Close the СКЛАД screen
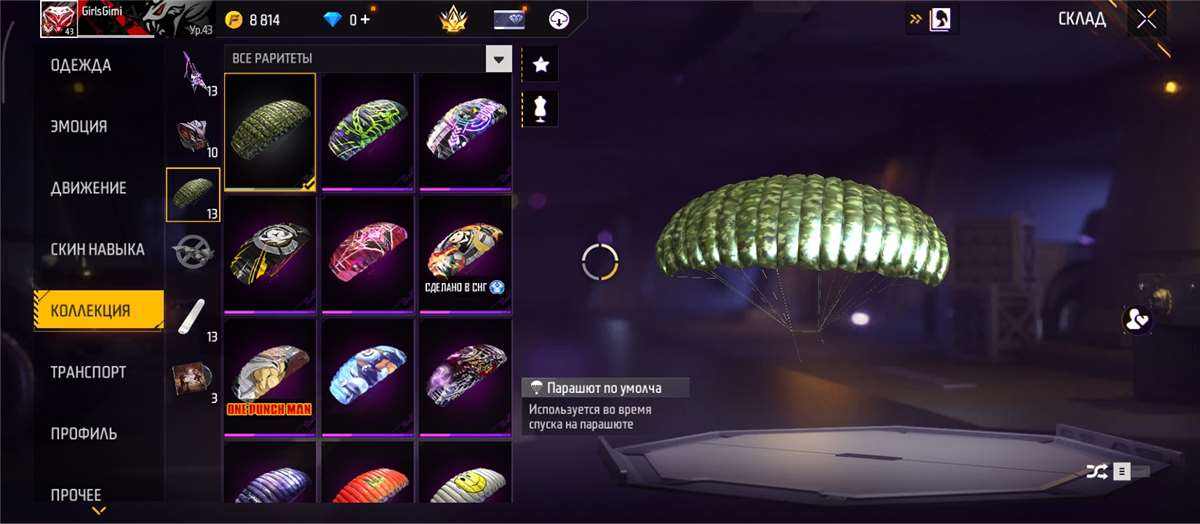Viewport: 1200px width, 524px height. tap(1146, 19)
